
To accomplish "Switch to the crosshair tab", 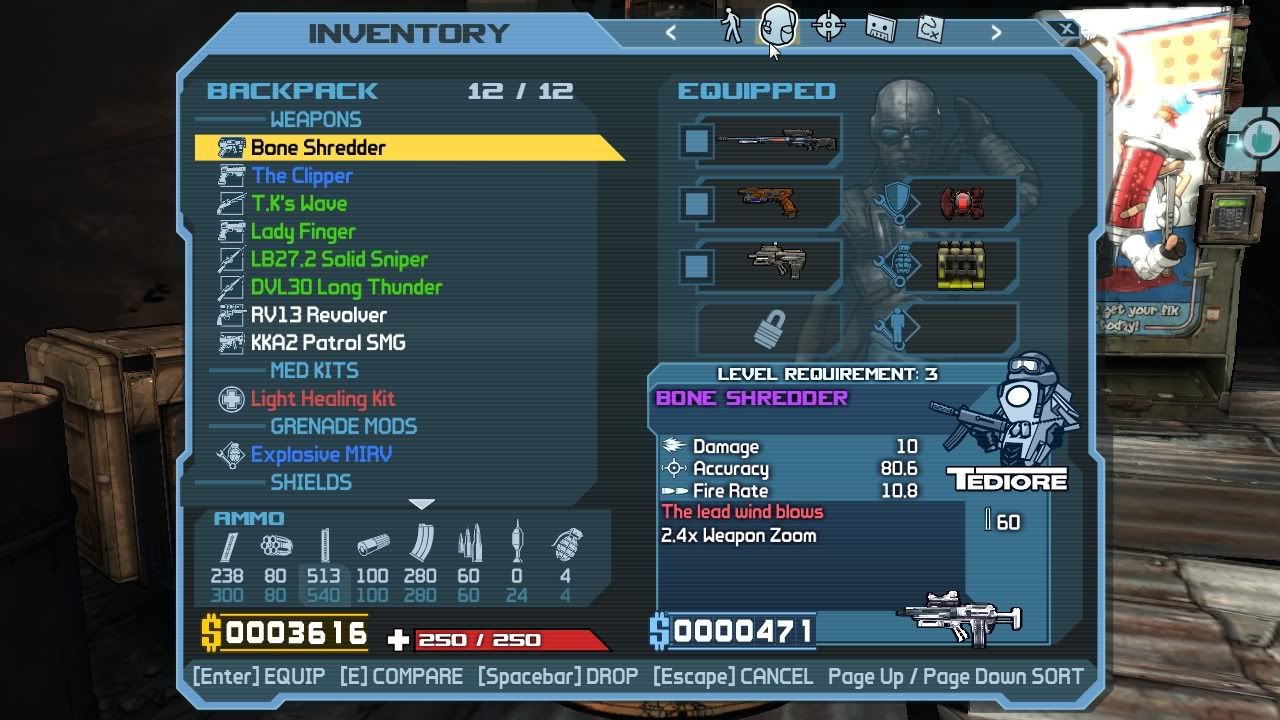I will pyautogui.click(x=829, y=27).
